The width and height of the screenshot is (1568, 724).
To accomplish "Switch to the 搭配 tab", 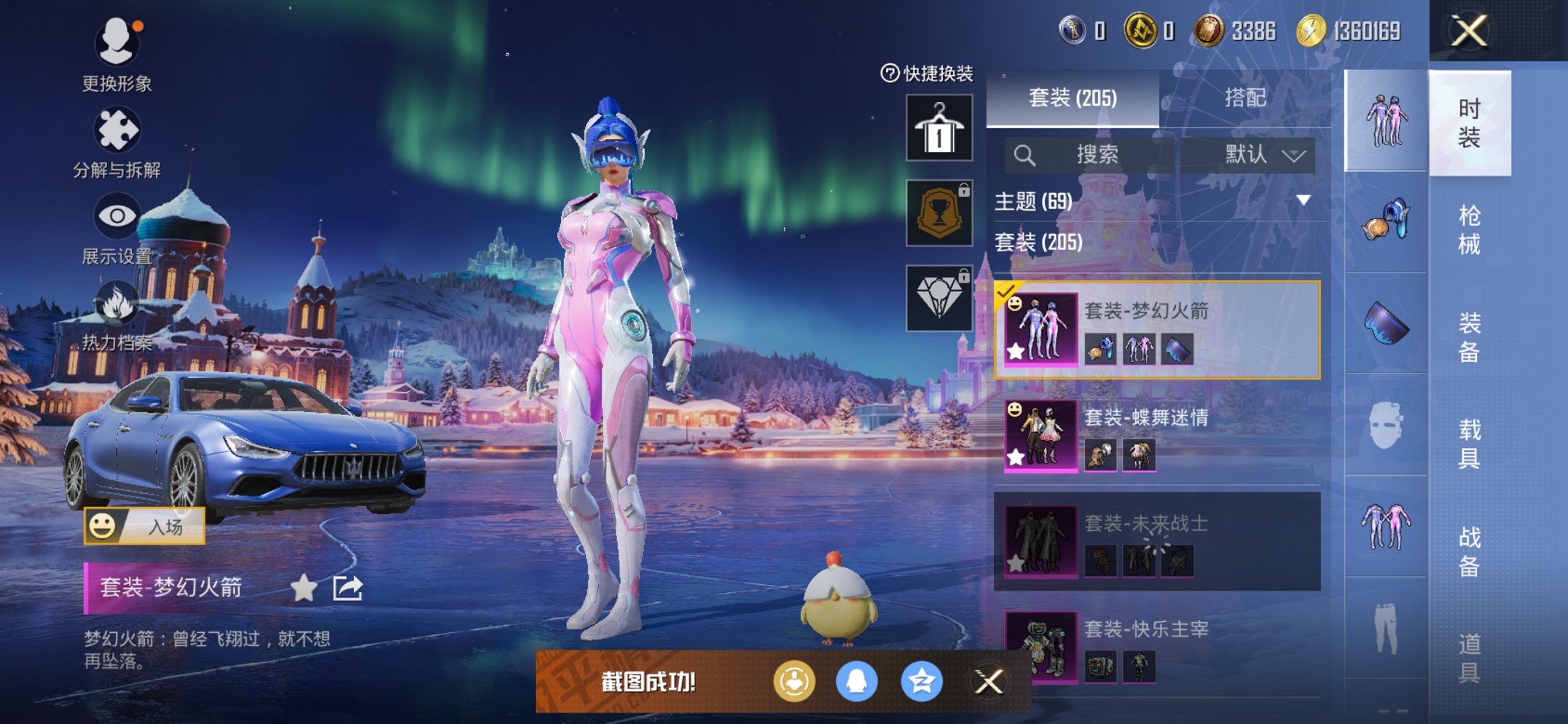I will 1244,98.
